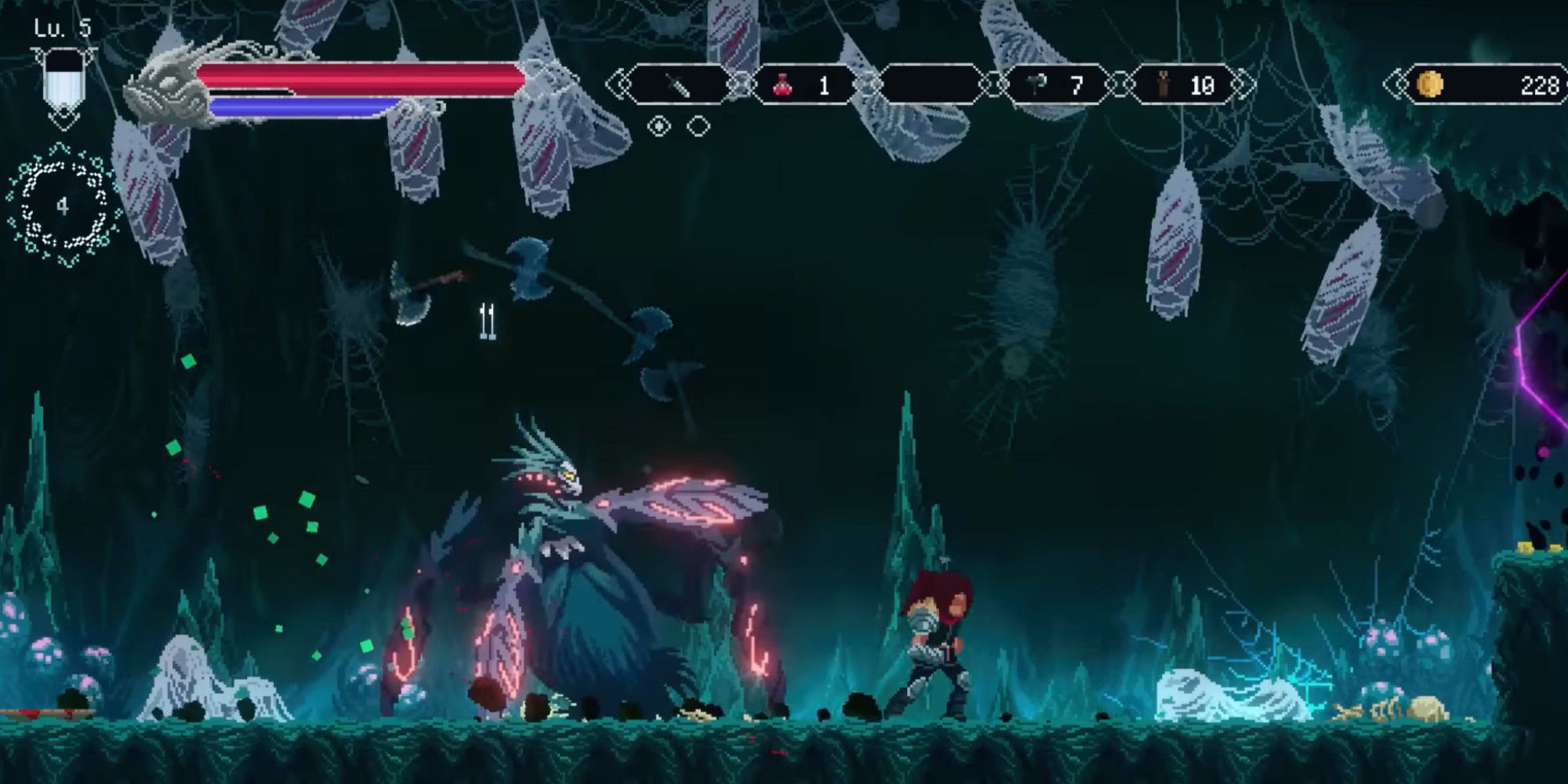Select the dagger weapon slot in the hotbar
The image size is (1568, 784).
coord(678,82)
